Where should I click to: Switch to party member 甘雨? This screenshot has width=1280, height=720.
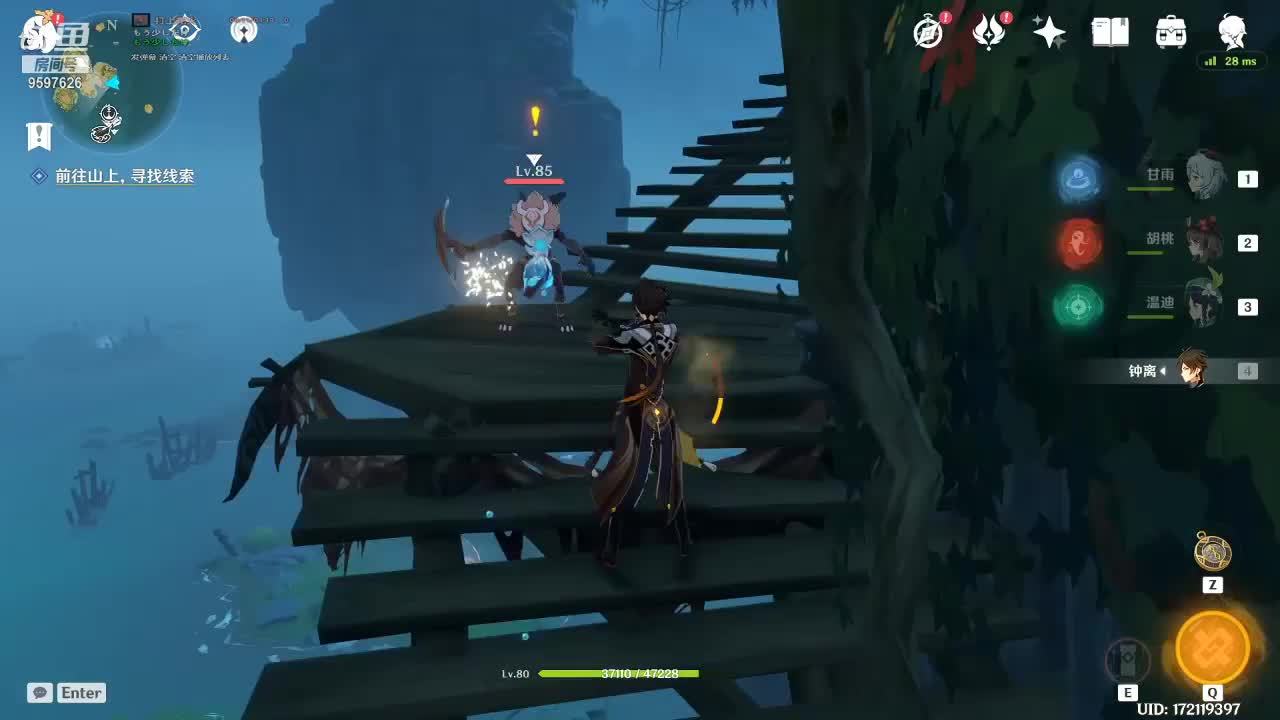pos(1204,177)
